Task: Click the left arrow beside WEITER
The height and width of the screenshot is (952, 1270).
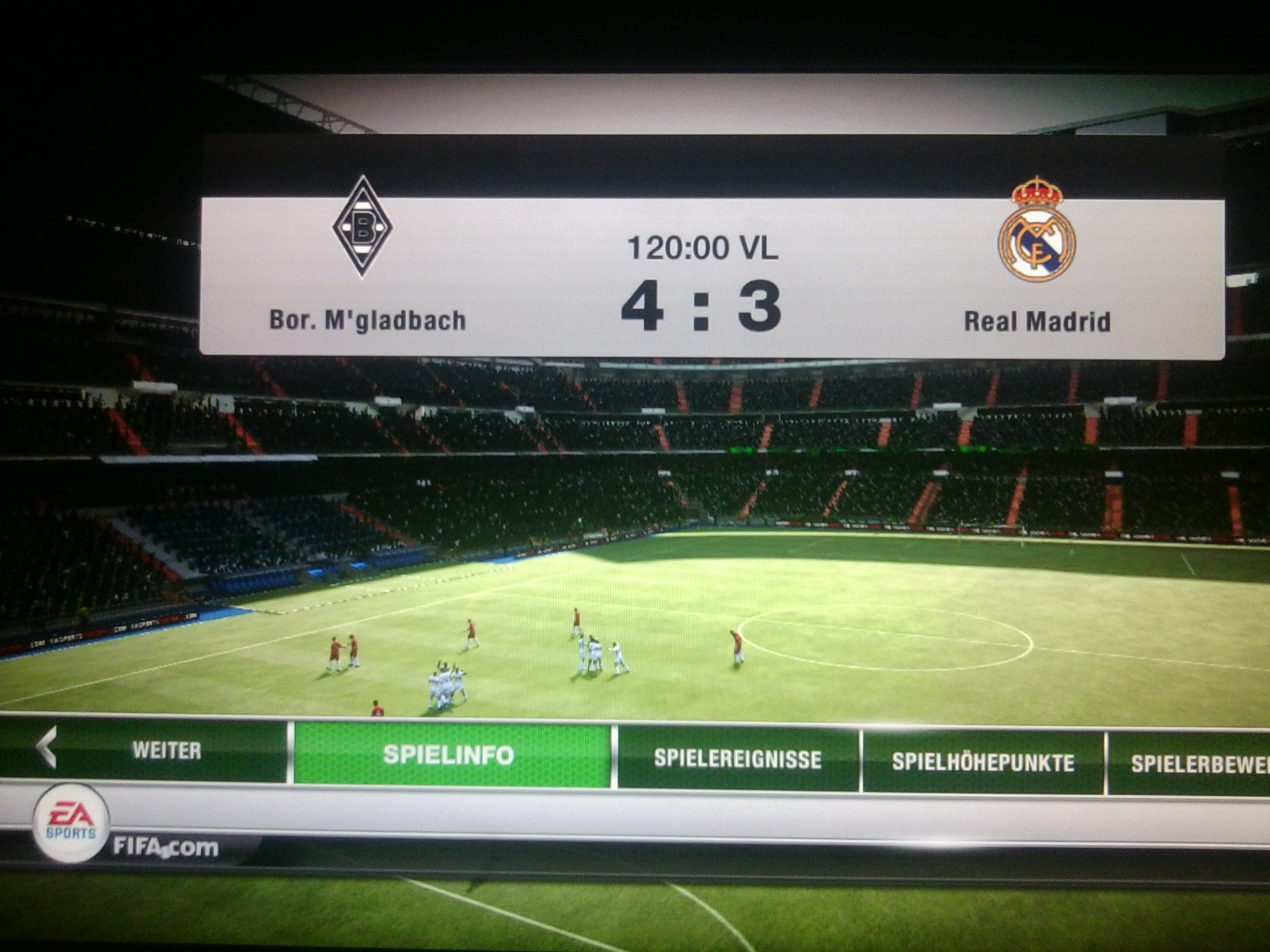Action: coord(47,747)
